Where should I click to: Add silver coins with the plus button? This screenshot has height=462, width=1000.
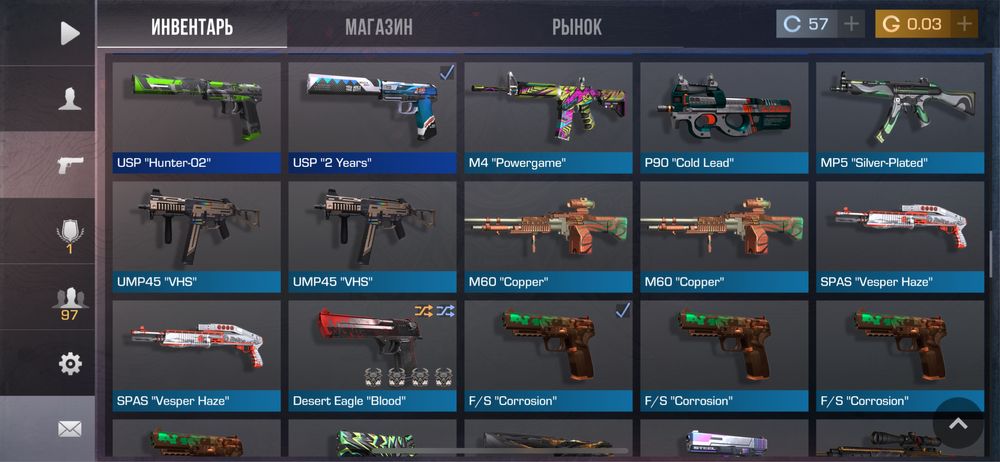(x=851, y=24)
